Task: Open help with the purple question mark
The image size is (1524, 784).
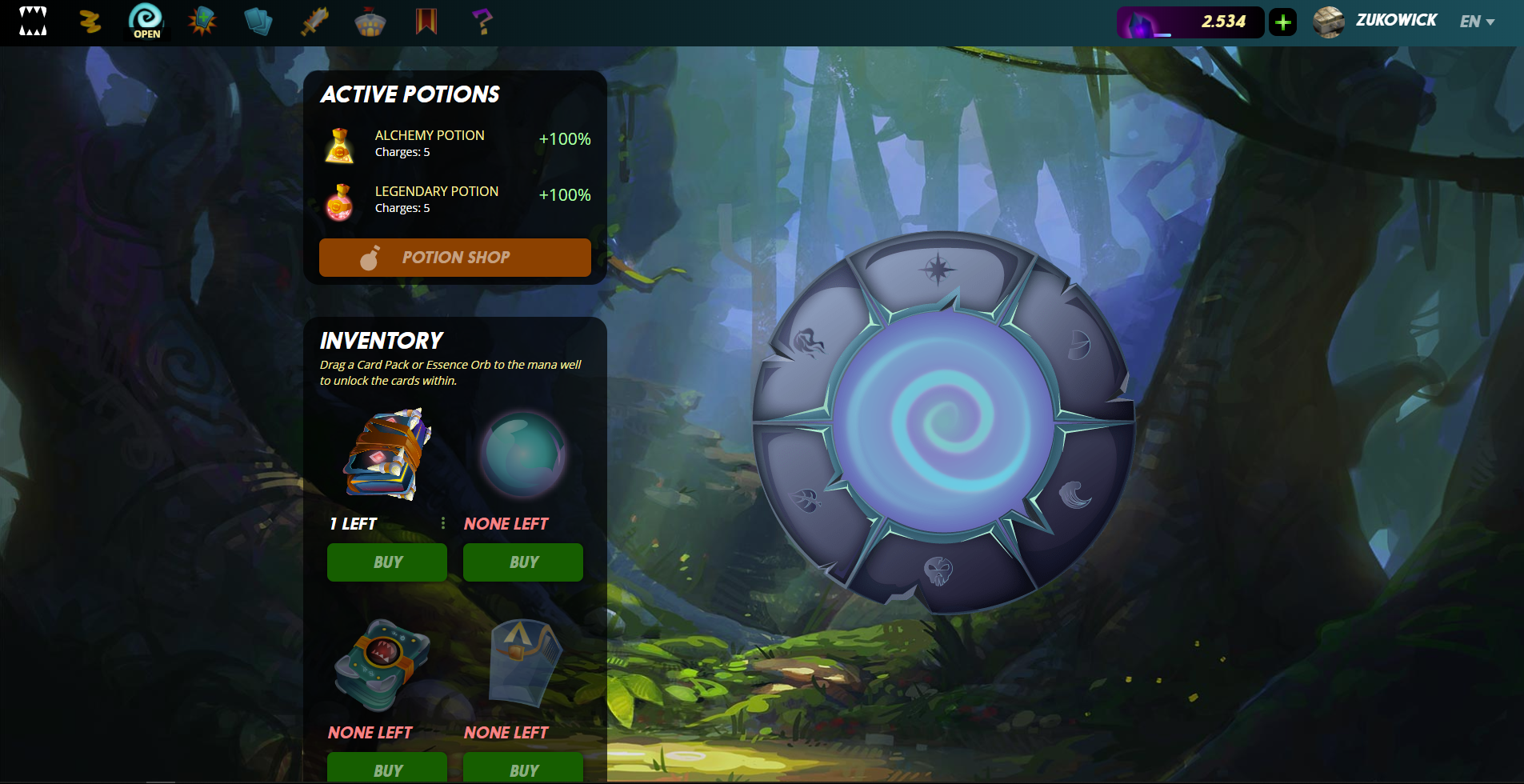Action: click(482, 22)
